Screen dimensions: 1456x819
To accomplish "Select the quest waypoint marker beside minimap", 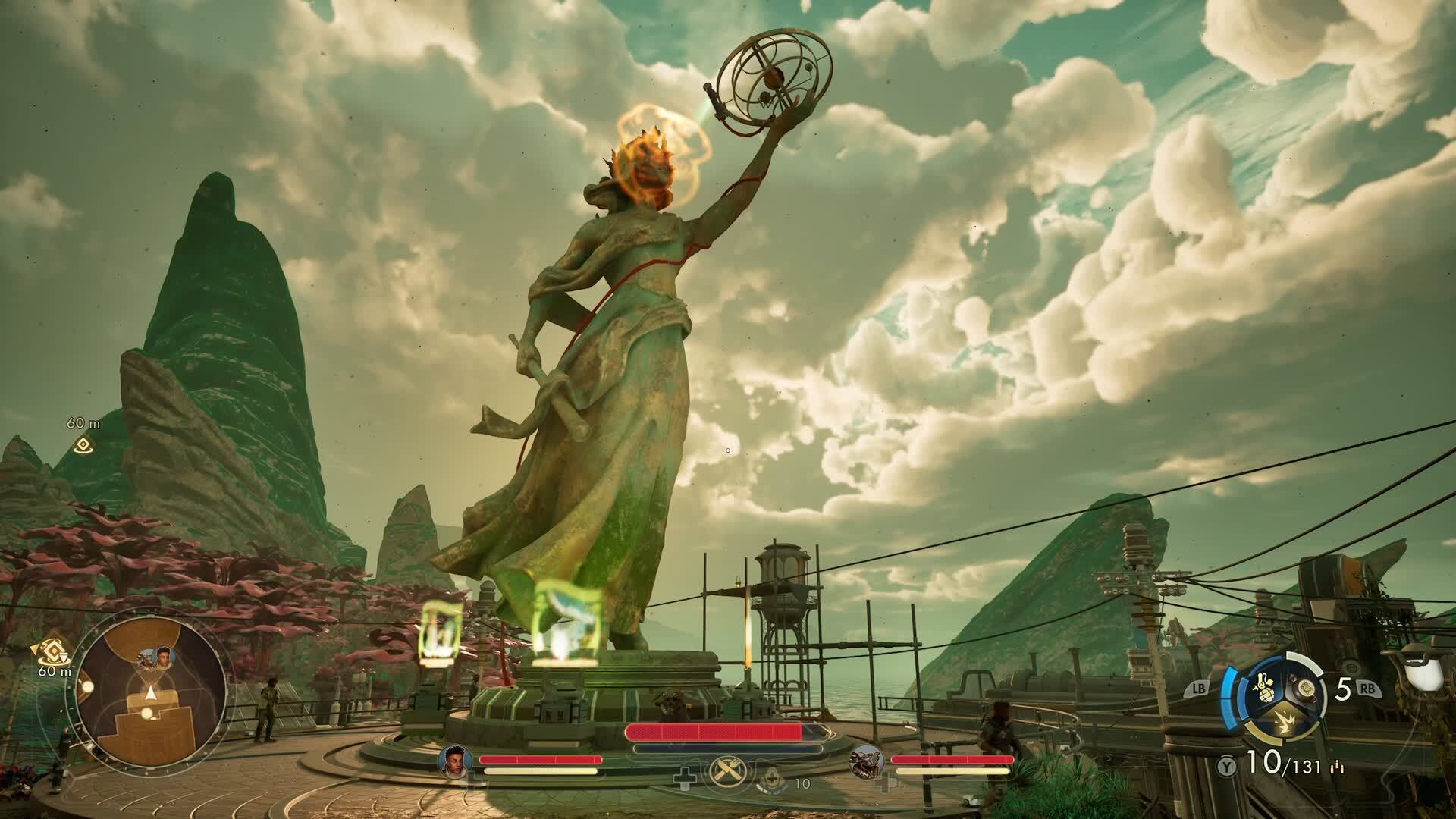I will (x=55, y=651).
